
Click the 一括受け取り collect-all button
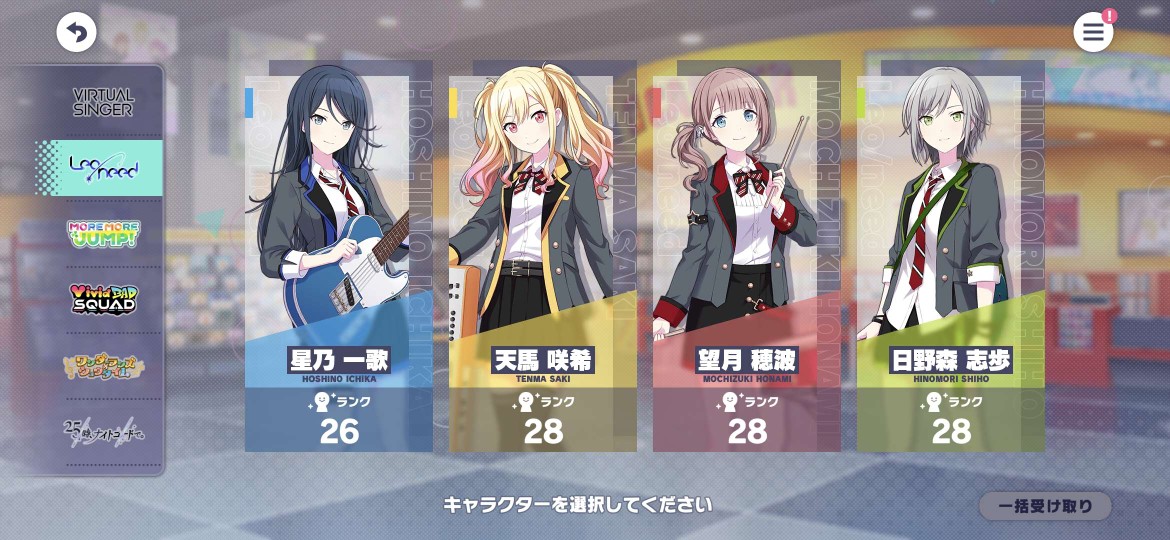[x=1044, y=506]
